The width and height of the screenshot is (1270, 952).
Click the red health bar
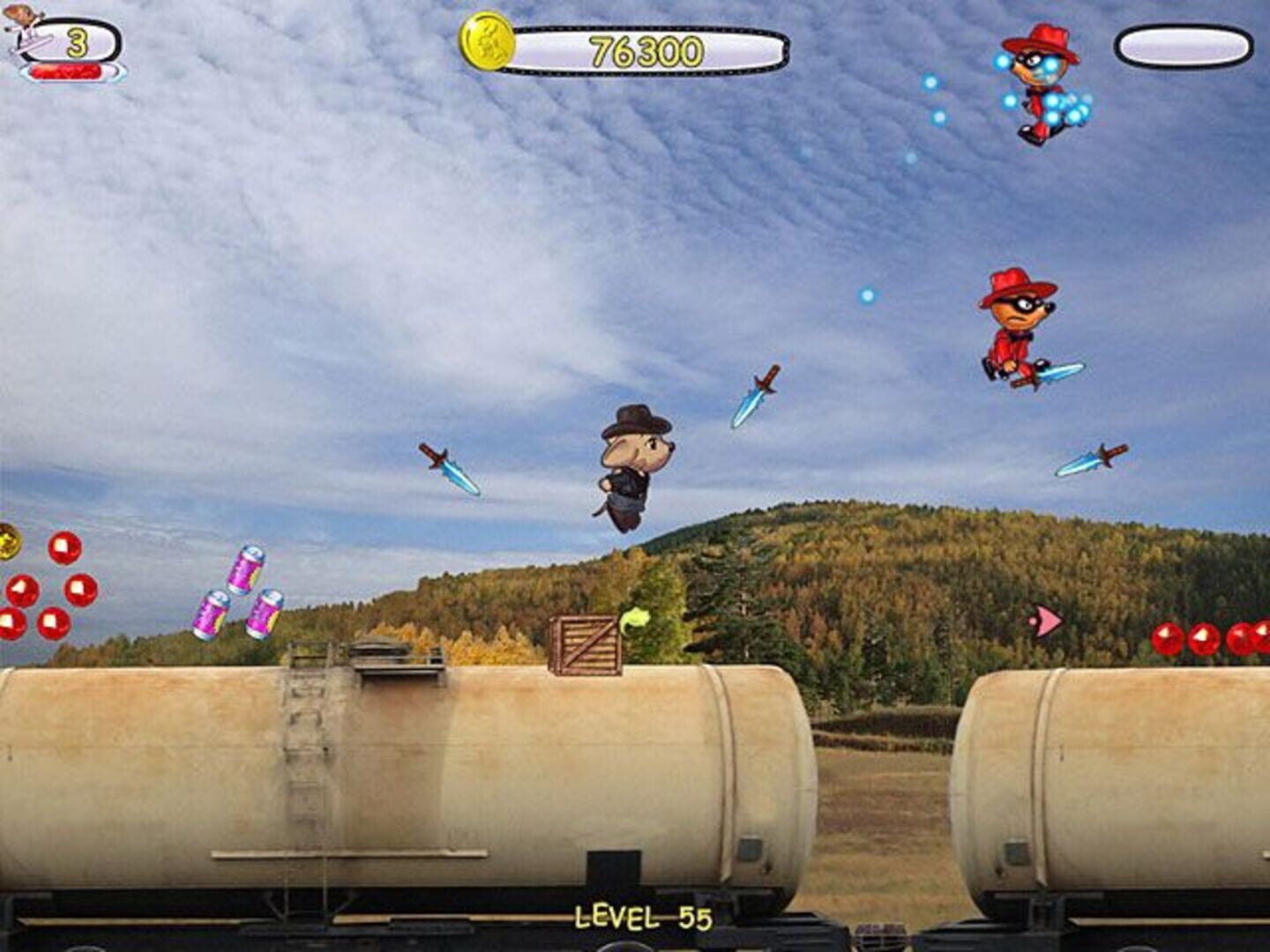click(x=66, y=71)
